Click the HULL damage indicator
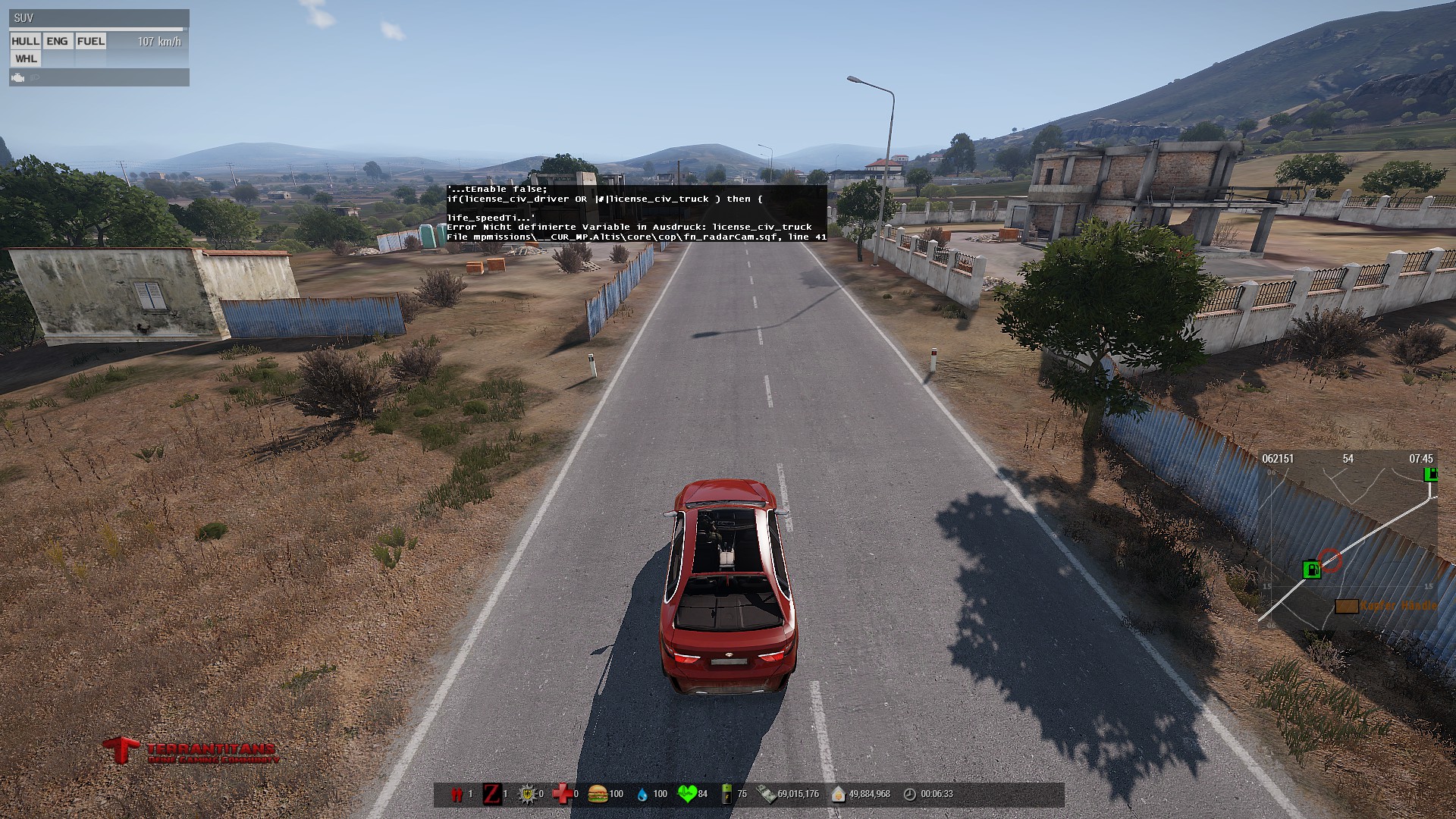The width and height of the screenshot is (1456, 819). point(25,42)
